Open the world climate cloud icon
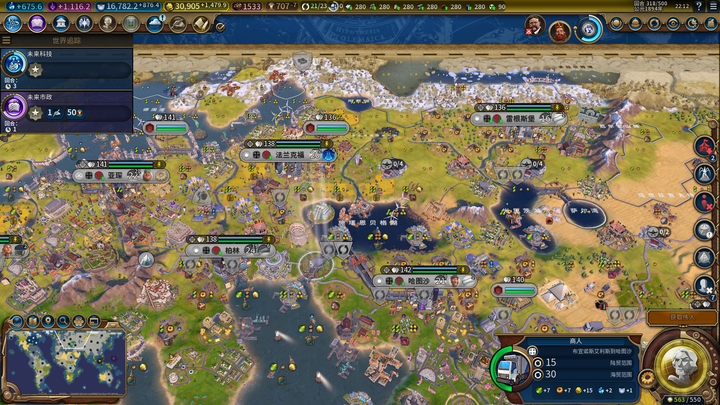 pyautogui.click(x=155, y=24)
